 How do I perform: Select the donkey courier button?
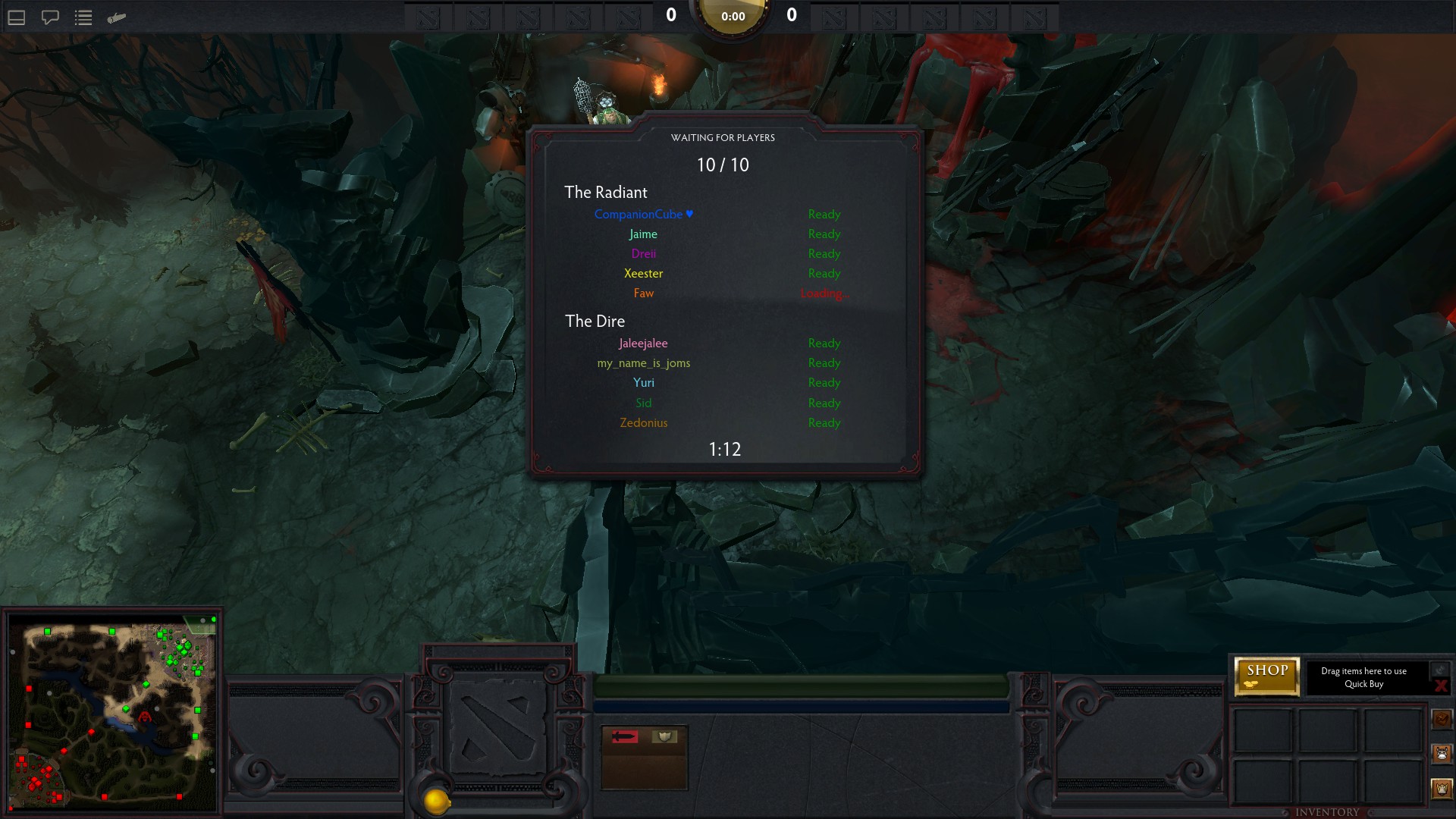[1442, 754]
